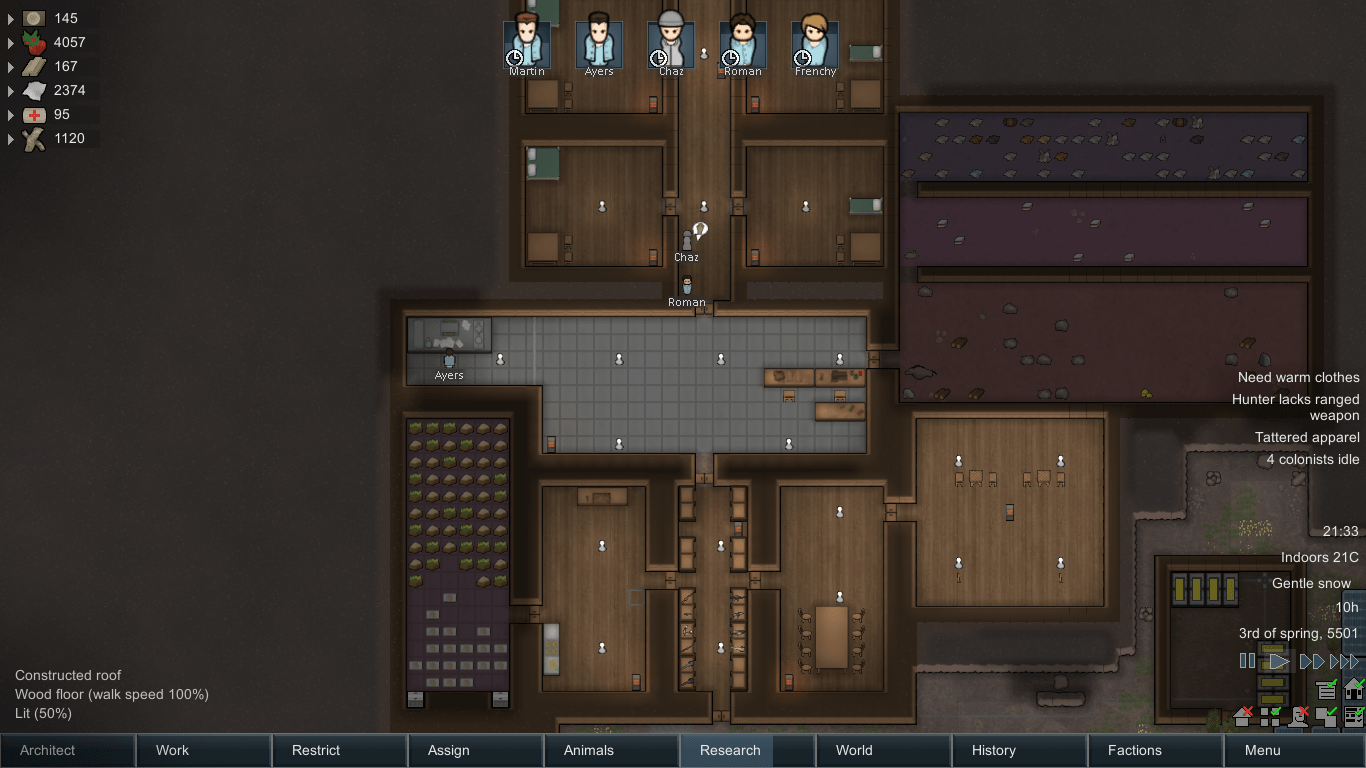Viewport: 1366px width, 768px height.
Task: Switch to the World tab
Action: (x=853, y=750)
